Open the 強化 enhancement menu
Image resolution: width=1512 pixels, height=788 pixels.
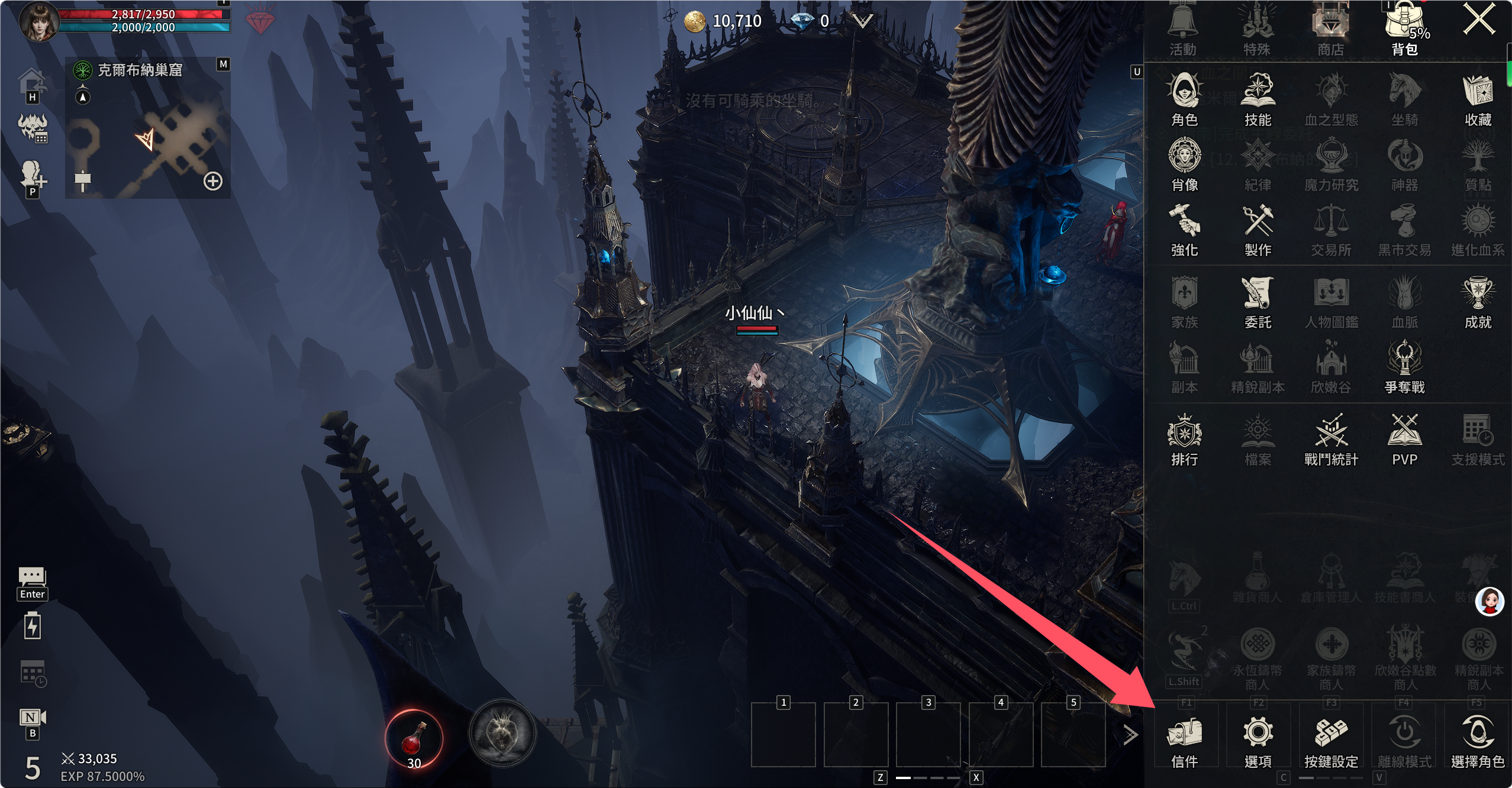tap(1184, 229)
